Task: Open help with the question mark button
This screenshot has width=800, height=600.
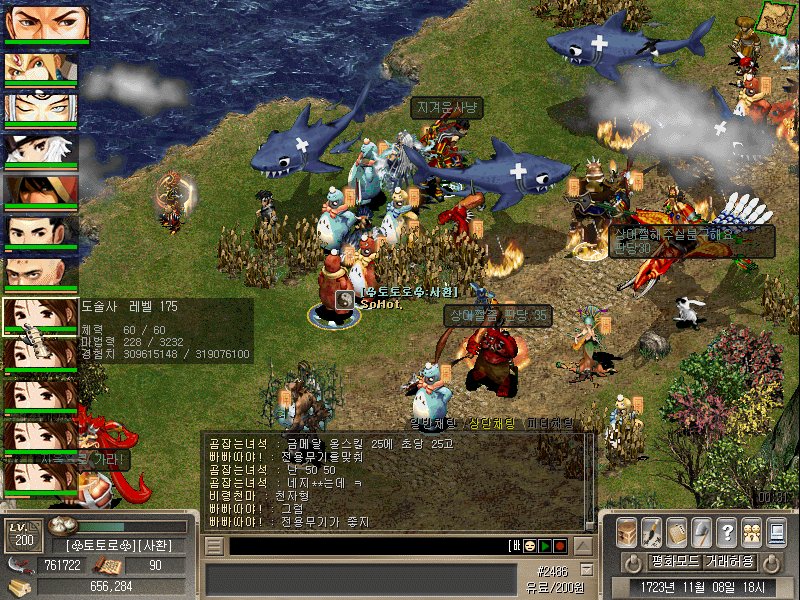Action: pos(727,532)
